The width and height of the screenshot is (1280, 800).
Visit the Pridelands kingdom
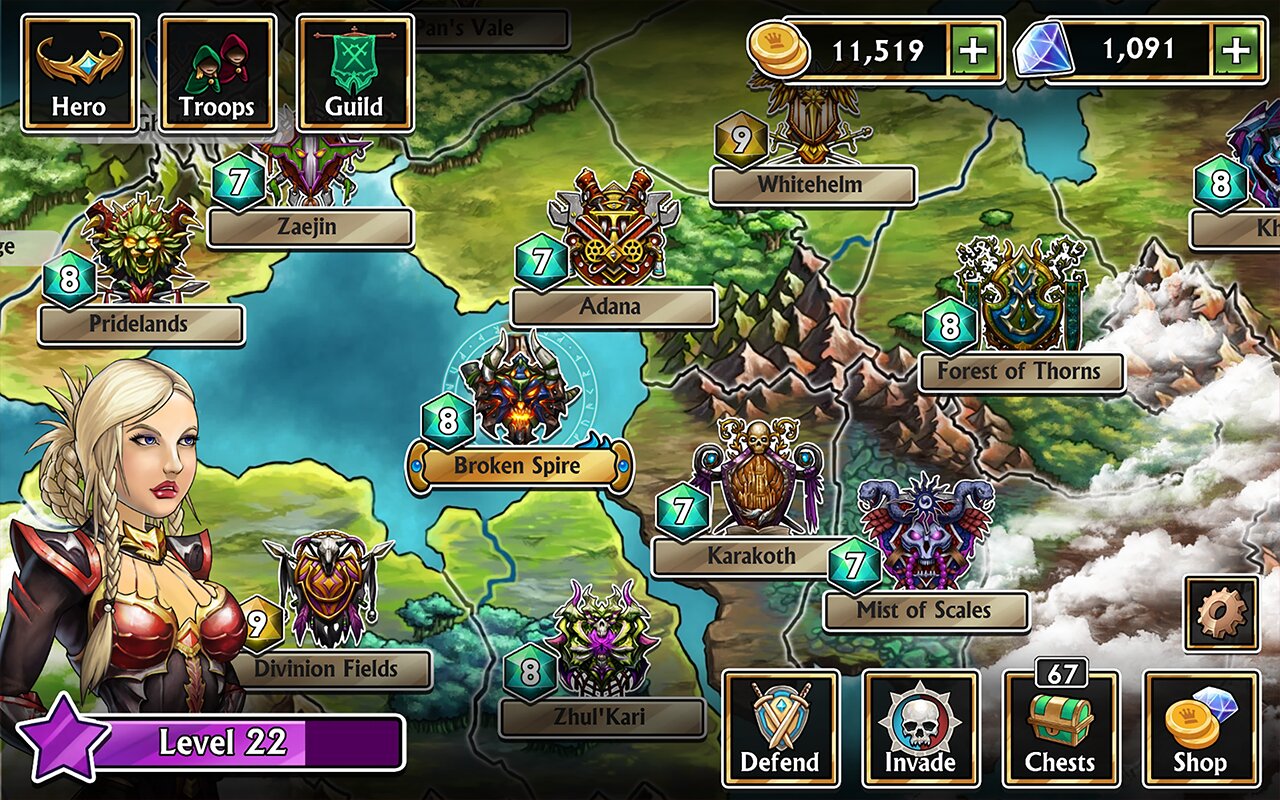pyautogui.click(x=140, y=324)
